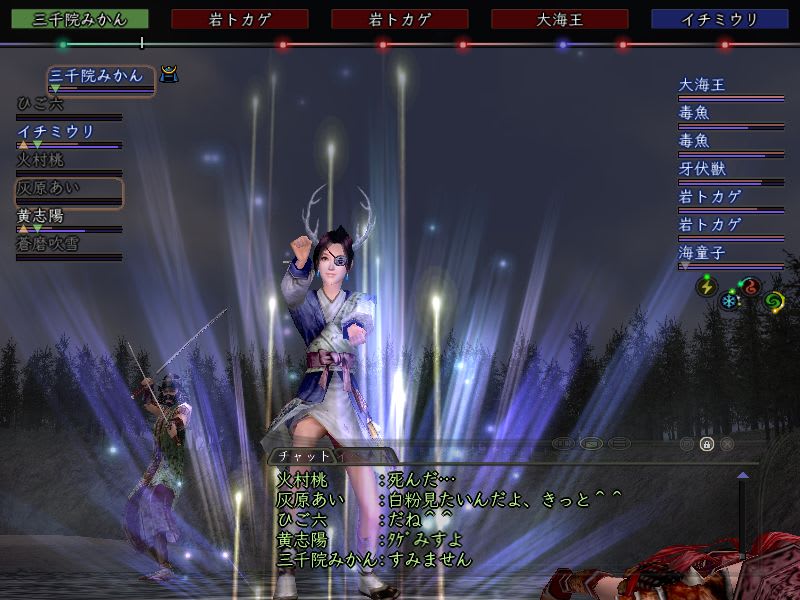The image size is (800, 600).
Task: Click the blue snowflake icon
Action: coord(728,299)
